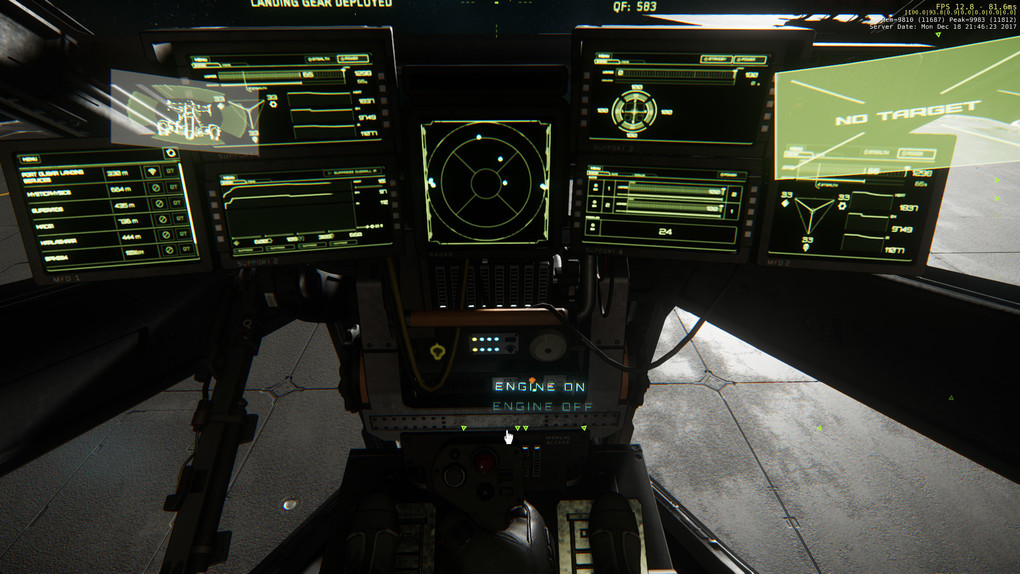Open the MENU on the destinations list screen
This screenshot has width=1020, height=574.
click(30, 159)
